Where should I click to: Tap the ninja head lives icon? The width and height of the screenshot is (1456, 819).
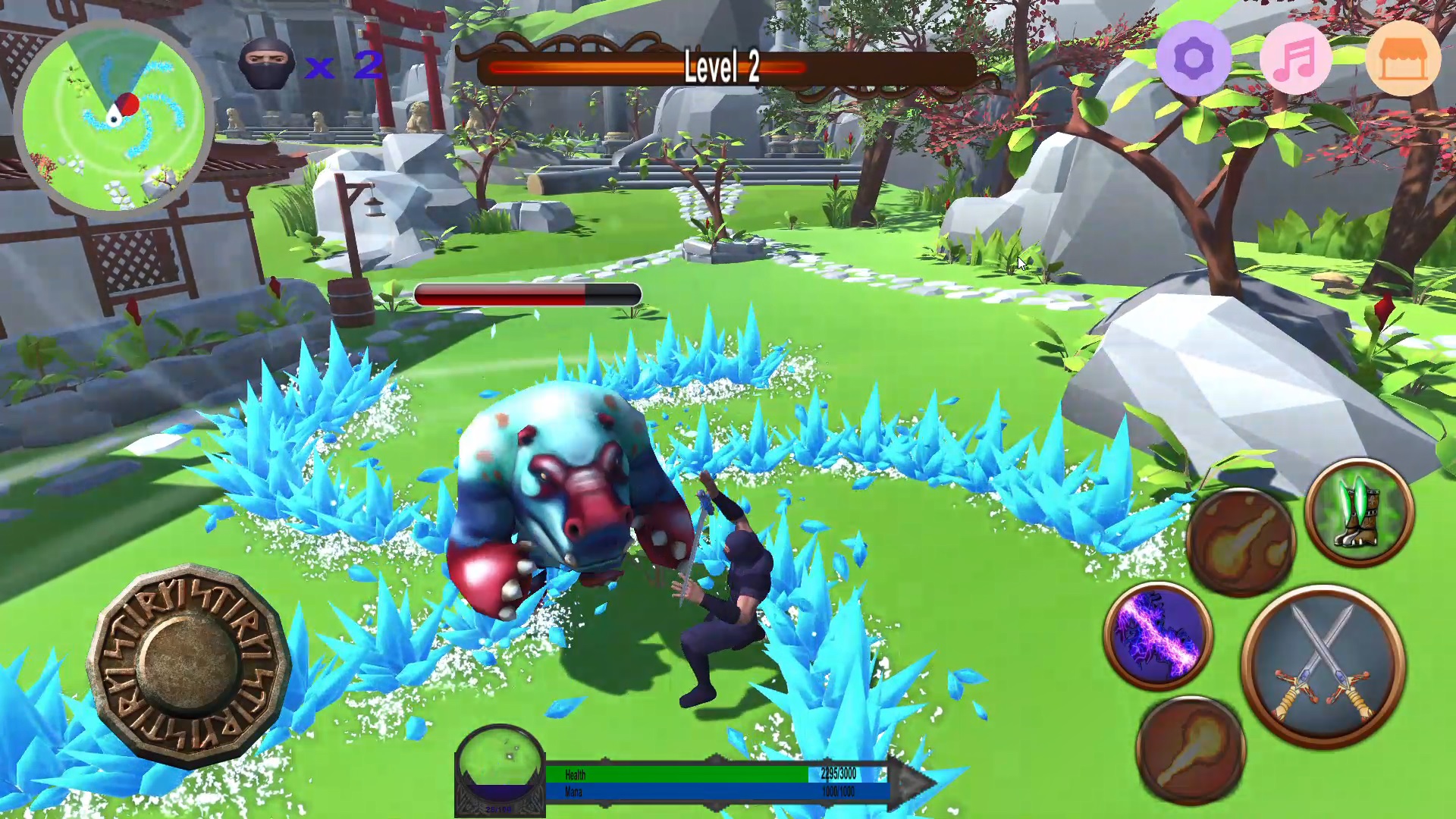[267, 64]
